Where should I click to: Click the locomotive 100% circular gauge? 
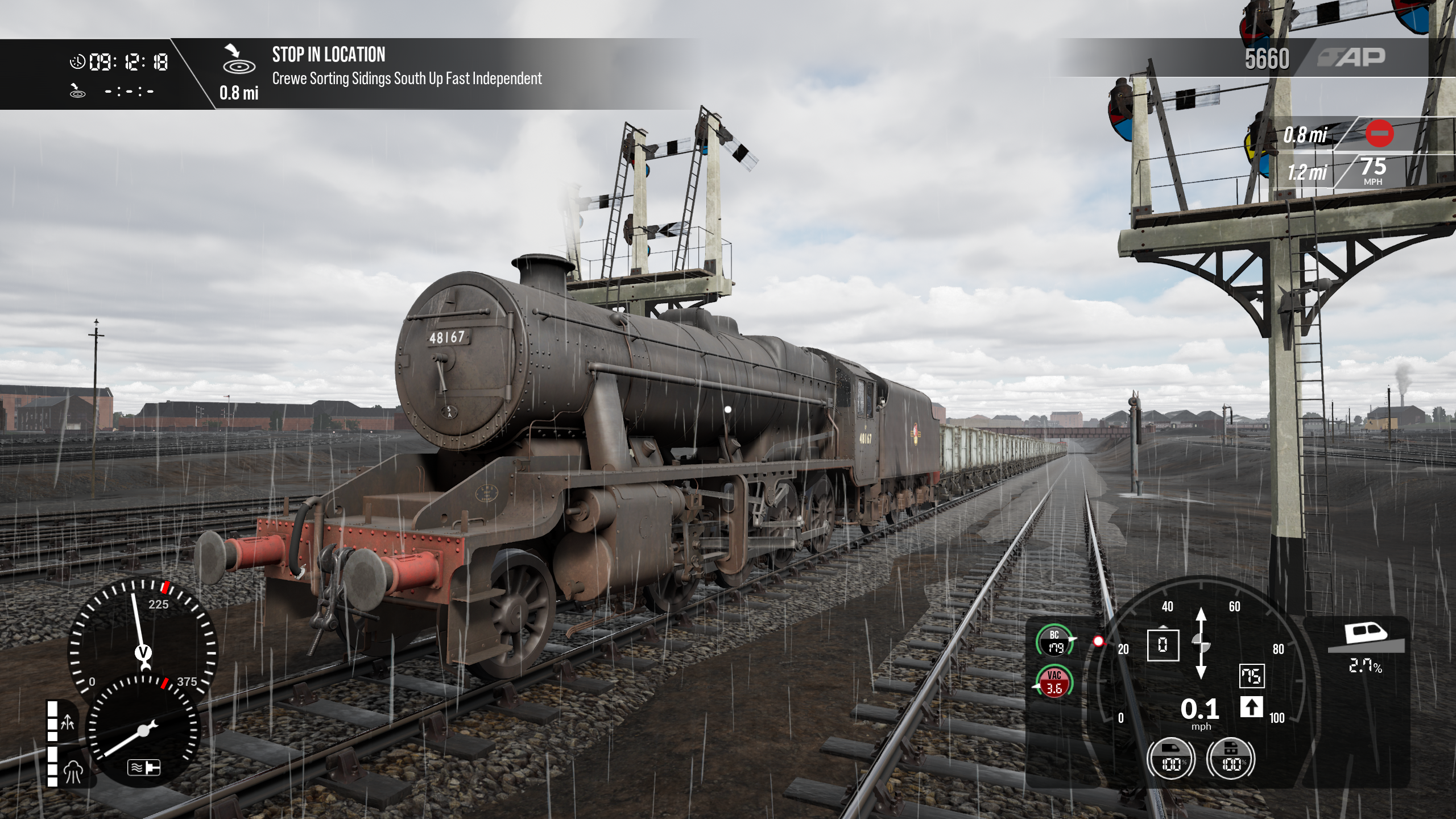(1170, 759)
